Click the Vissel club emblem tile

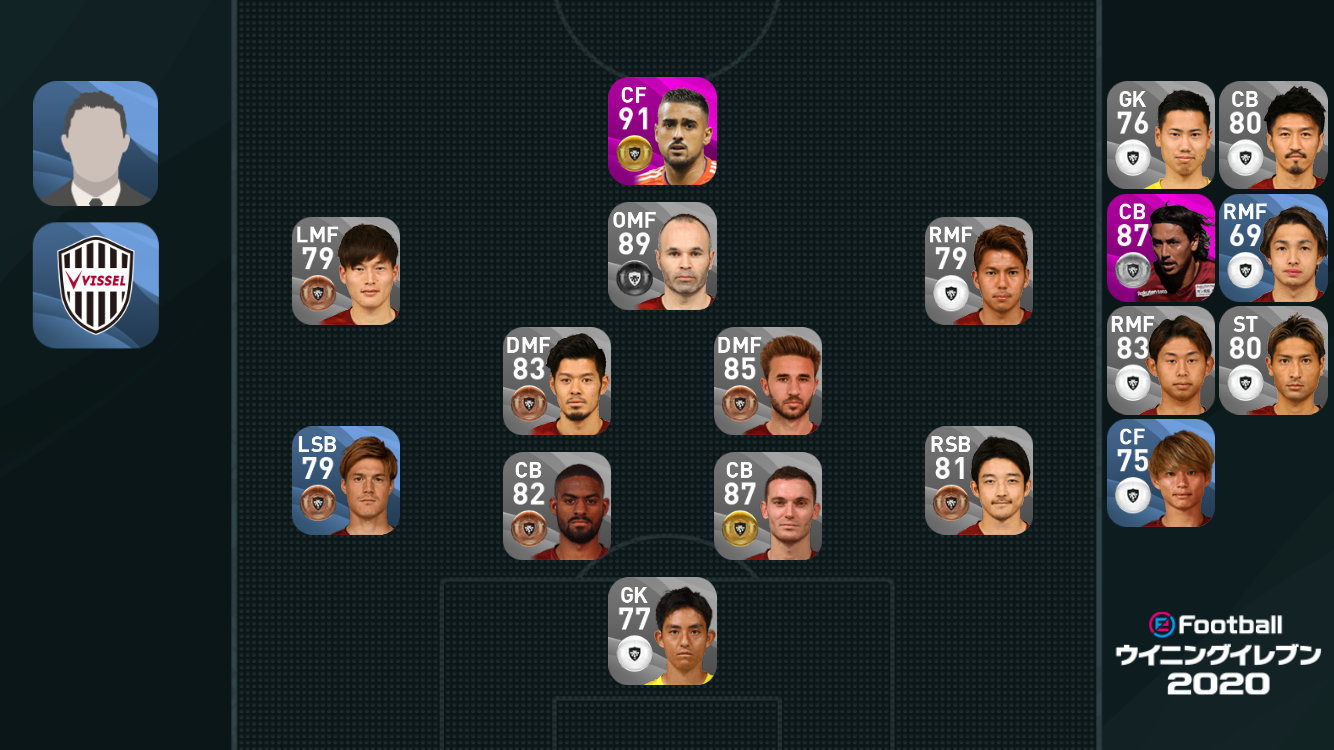coord(96,285)
